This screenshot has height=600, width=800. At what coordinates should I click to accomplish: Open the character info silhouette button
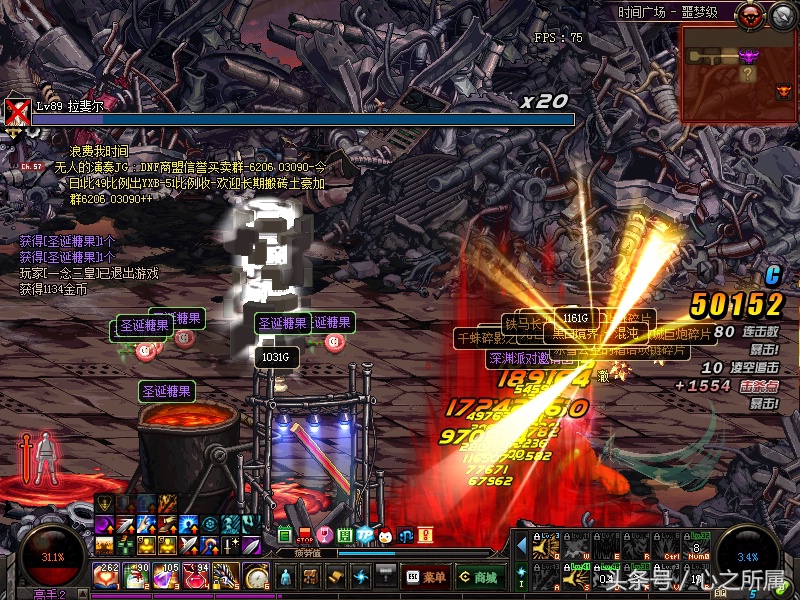[286, 577]
